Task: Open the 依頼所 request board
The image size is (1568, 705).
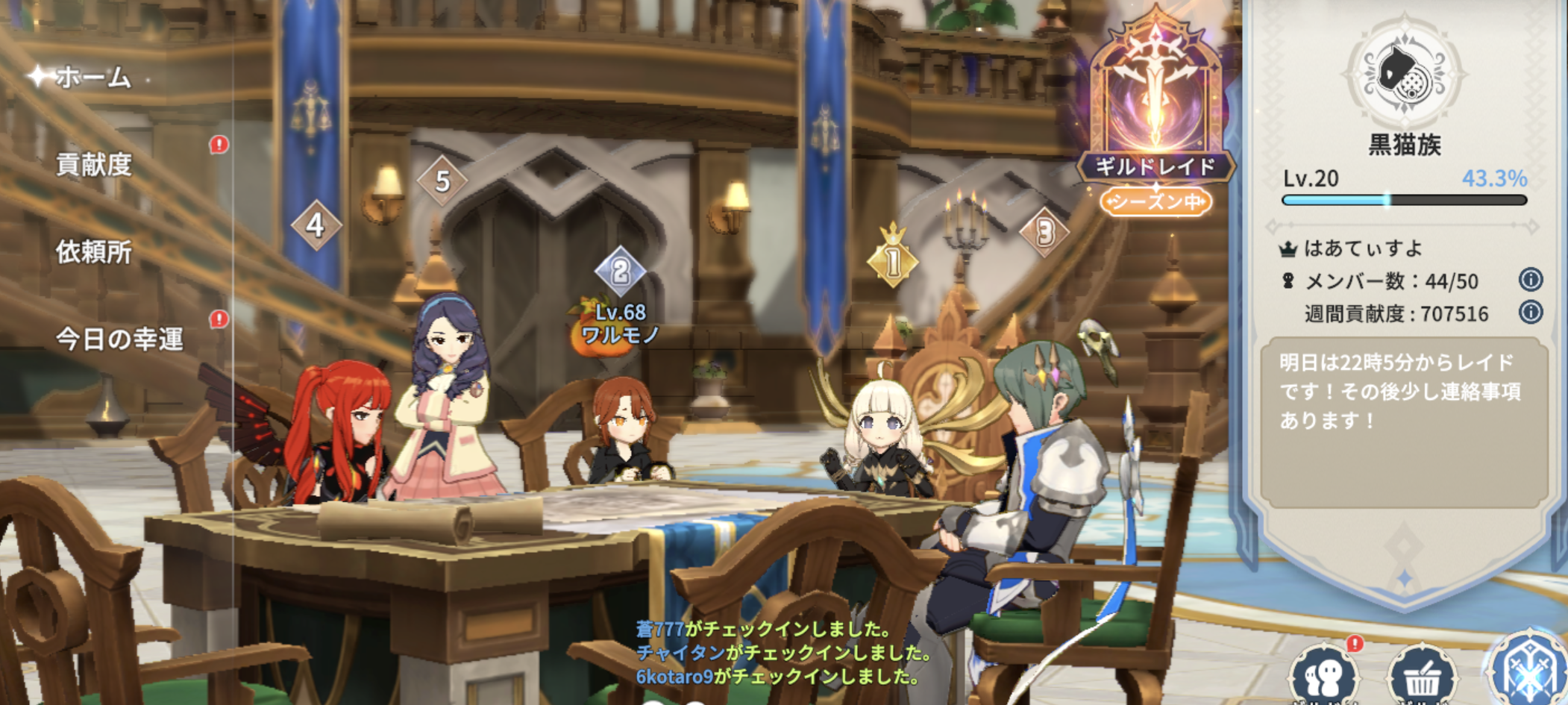Action: 94,252
